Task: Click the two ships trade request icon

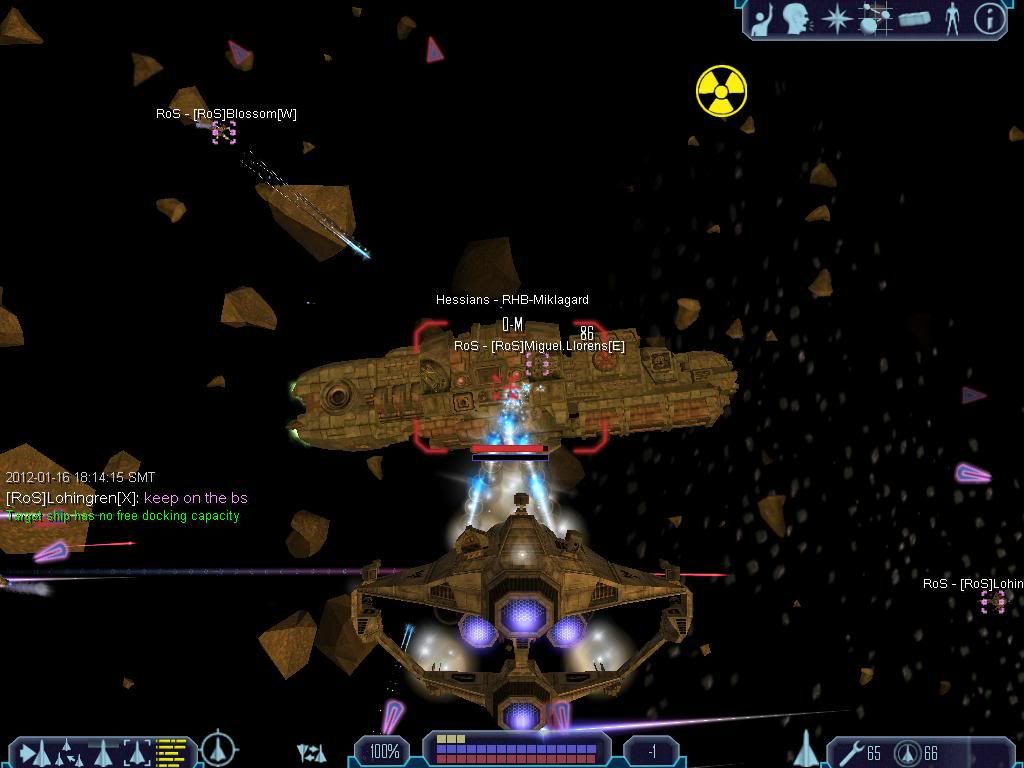Action: pos(312,752)
